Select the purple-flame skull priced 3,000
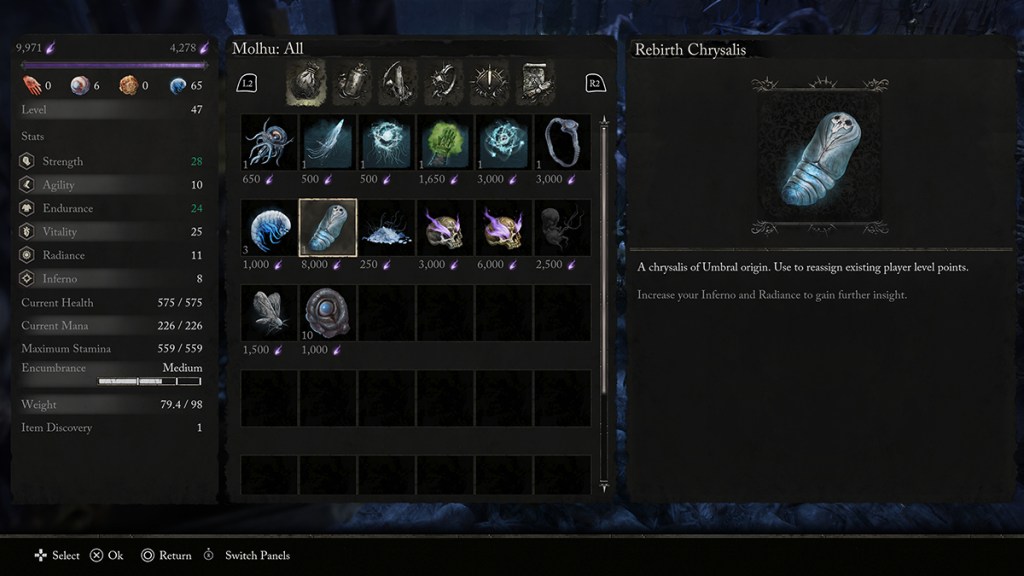Viewport: 1024px width, 576px height. (445, 228)
